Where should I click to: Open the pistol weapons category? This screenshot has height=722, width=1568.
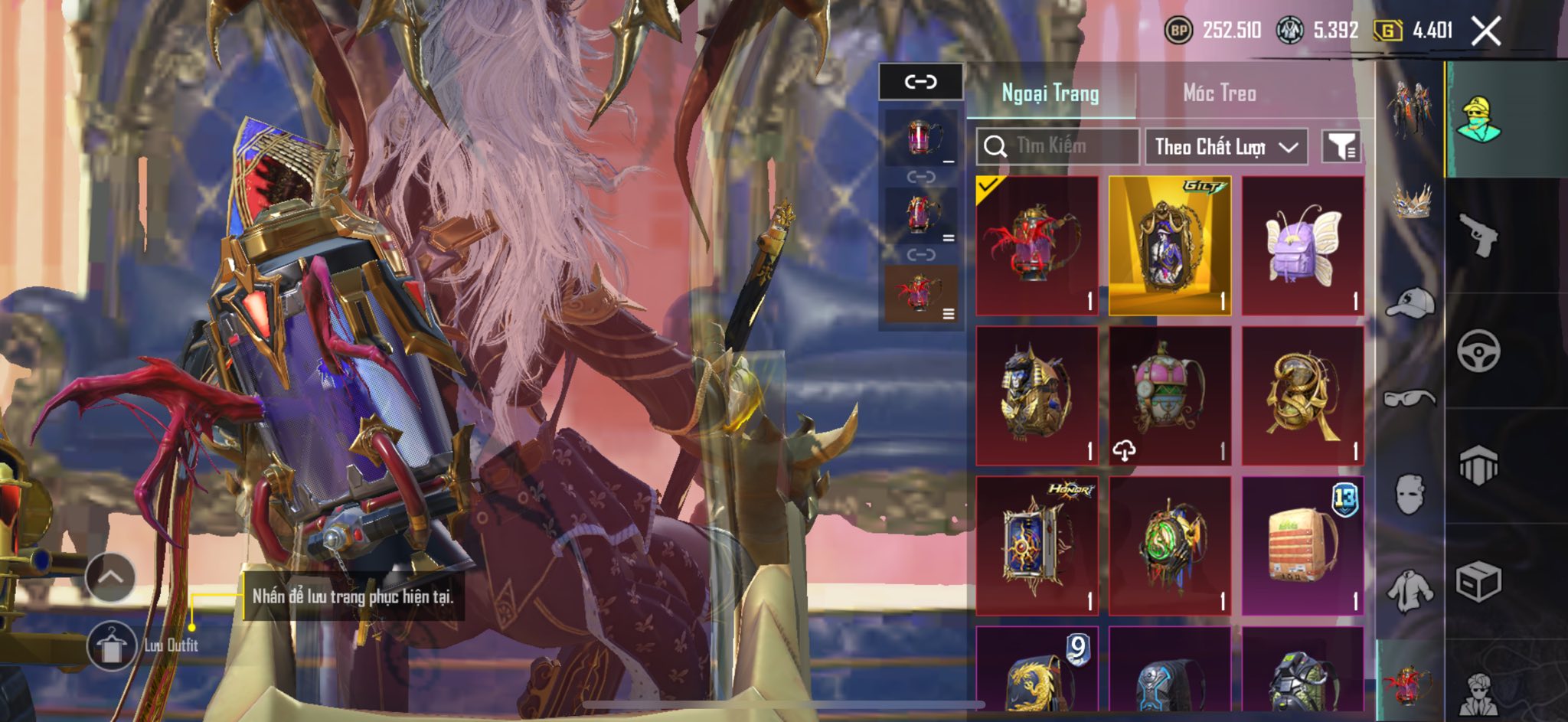coord(1478,234)
